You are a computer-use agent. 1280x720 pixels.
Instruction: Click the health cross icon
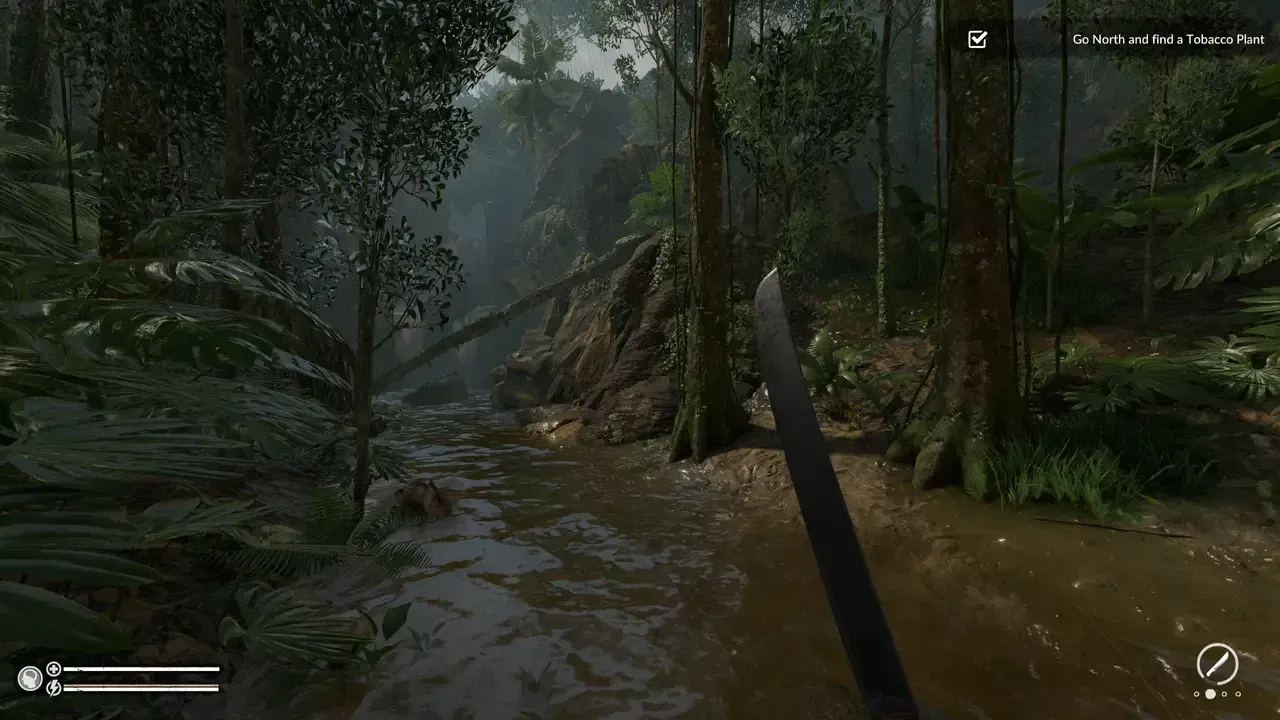(52, 668)
